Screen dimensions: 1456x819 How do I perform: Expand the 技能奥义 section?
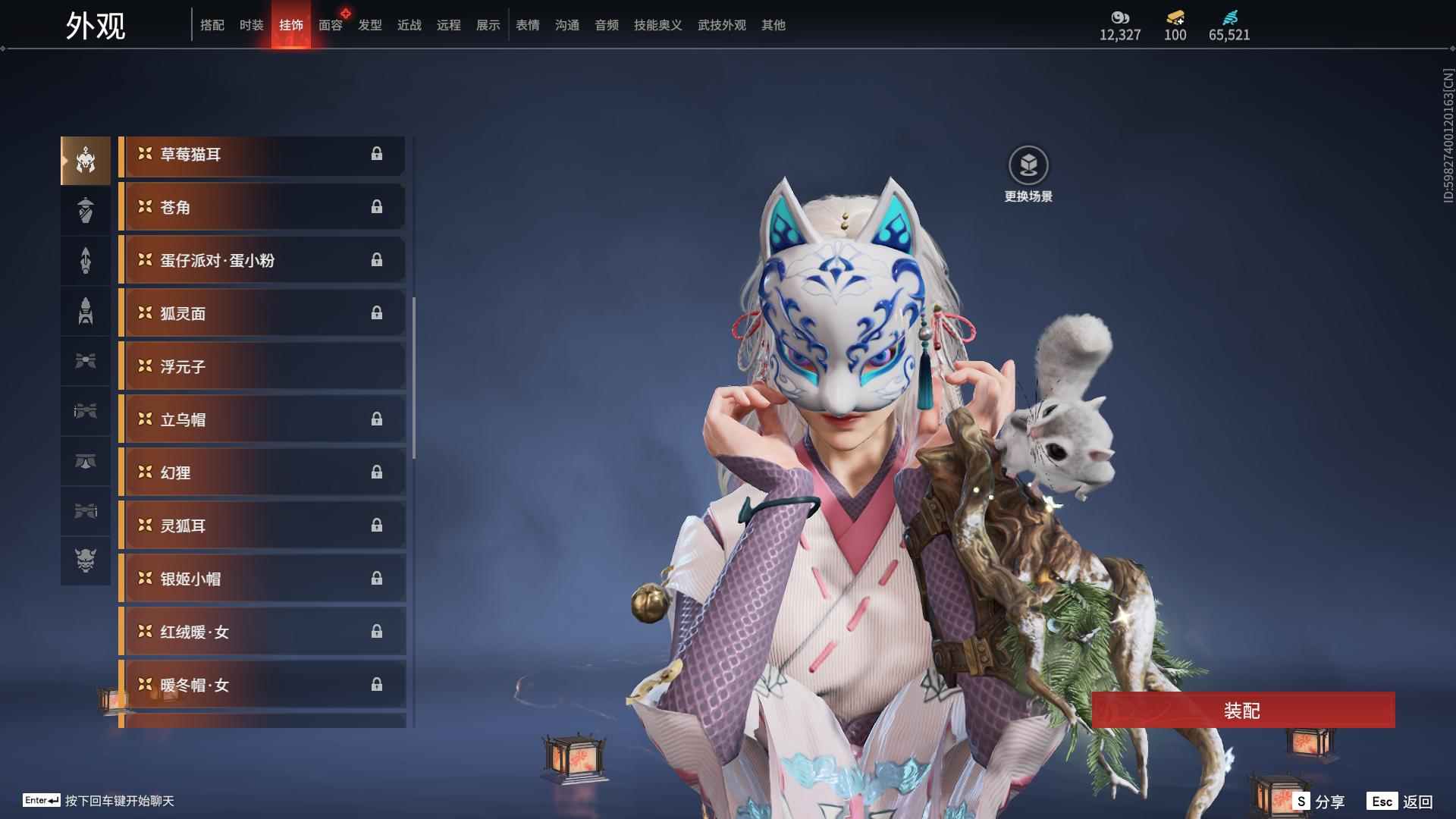[x=657, y=25]
